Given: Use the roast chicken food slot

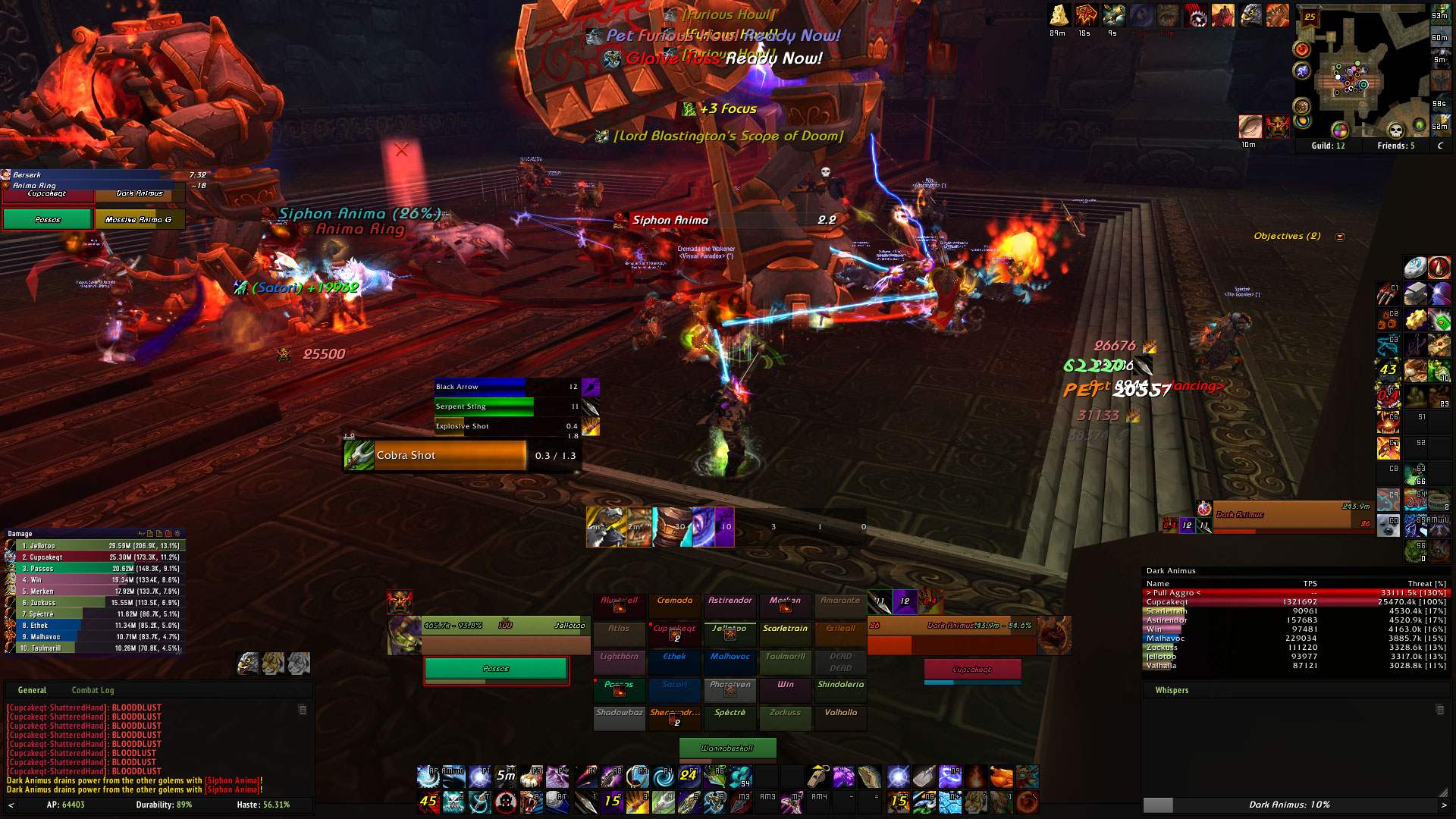Looking at the screenshot, I should pyautogui.click(x=1001, y=777).
